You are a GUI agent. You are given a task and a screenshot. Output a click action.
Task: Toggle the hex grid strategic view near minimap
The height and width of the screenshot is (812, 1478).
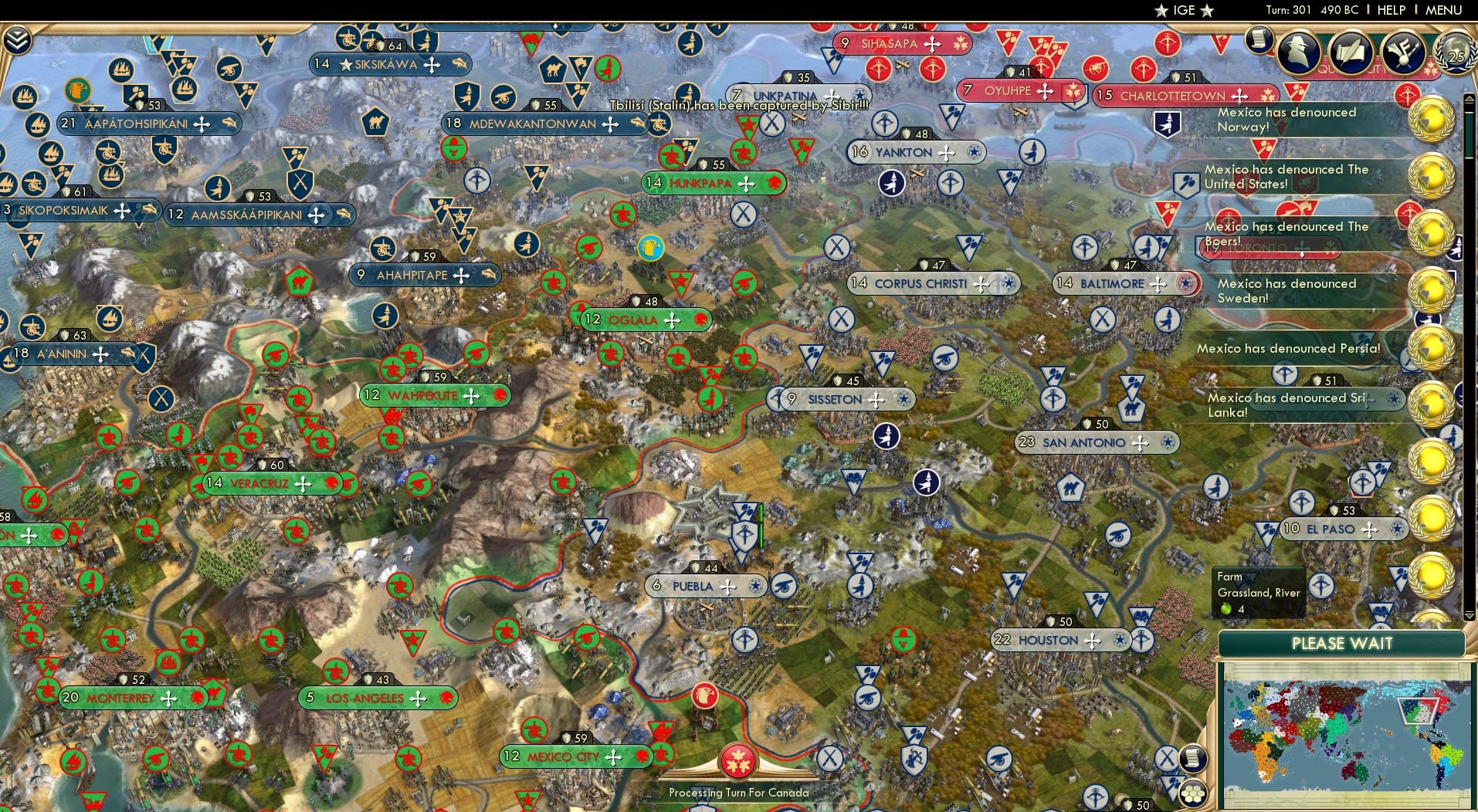tap(1194, 794)
